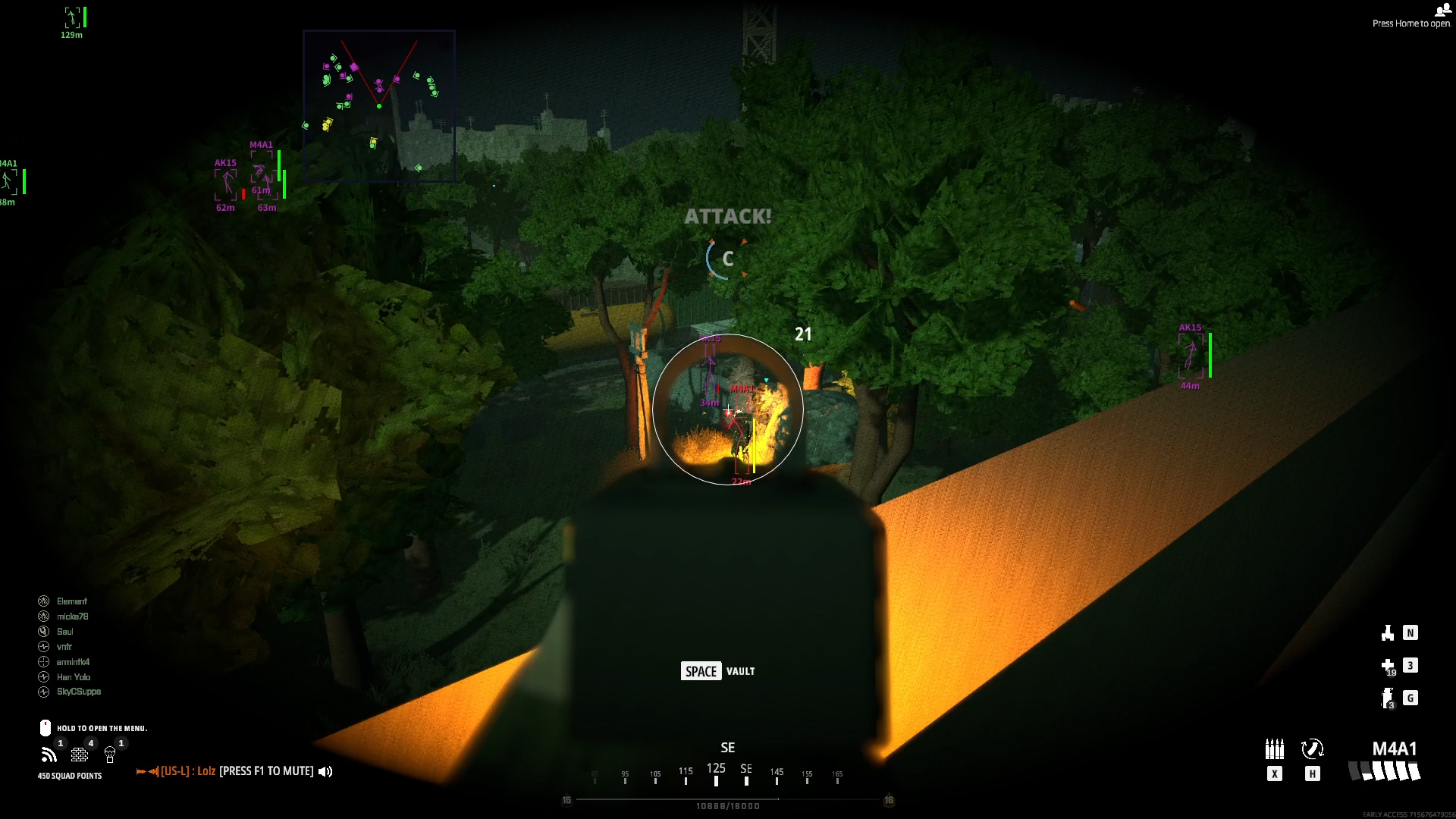This screenshot has height=819, width=1456.
Task: Click the magazine swap icon
Action: [x=1312, y=749]
